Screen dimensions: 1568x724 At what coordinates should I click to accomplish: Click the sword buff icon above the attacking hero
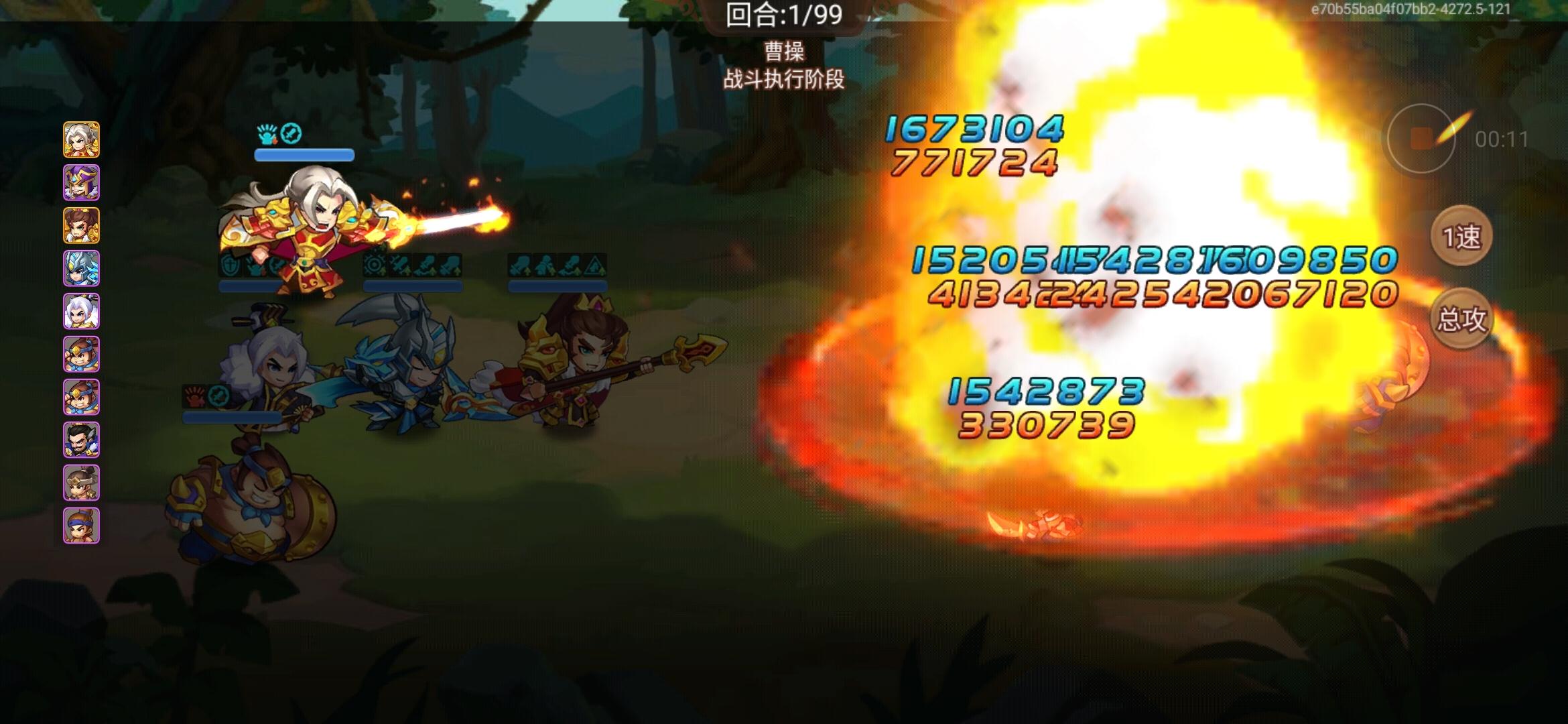point(291,133)
